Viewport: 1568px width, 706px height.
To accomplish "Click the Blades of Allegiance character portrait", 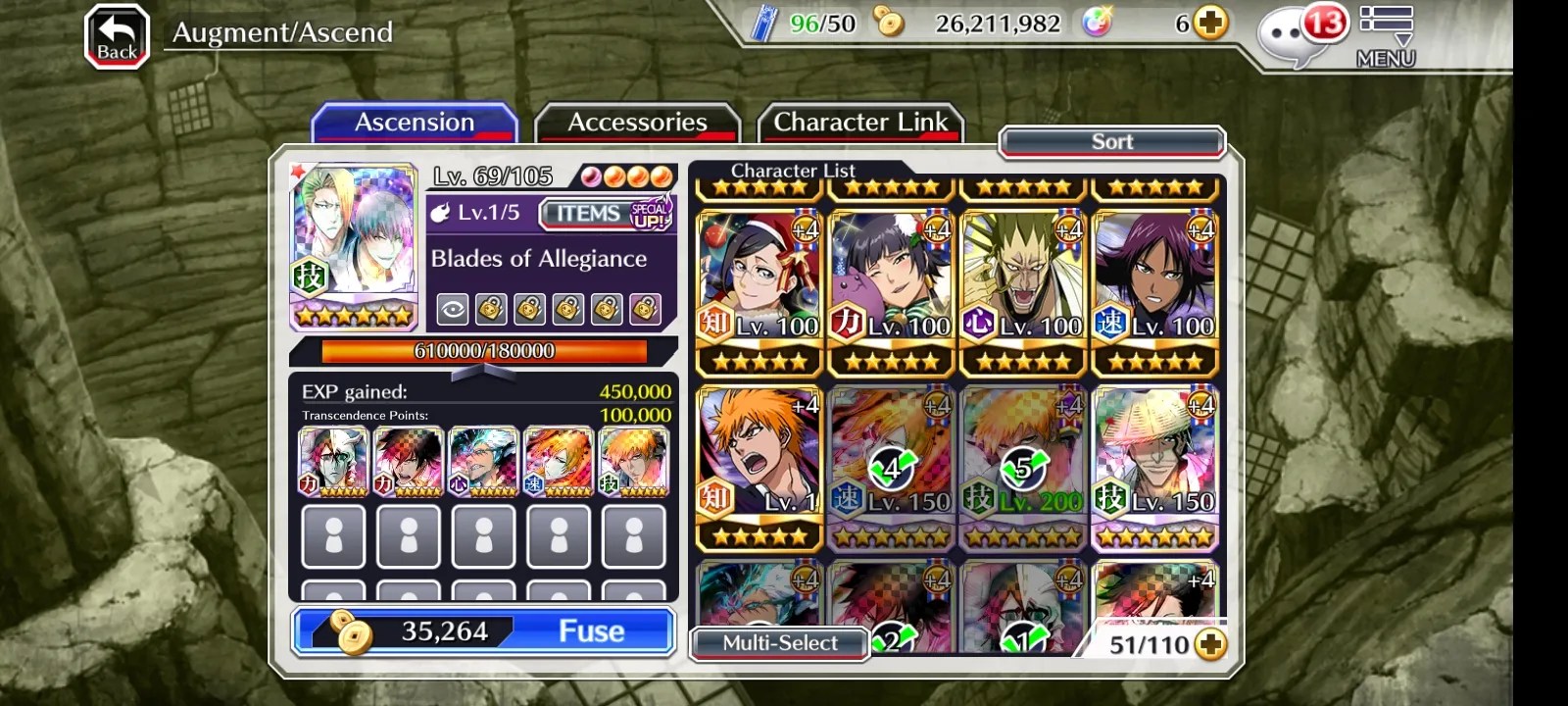I will coord(355,245).
